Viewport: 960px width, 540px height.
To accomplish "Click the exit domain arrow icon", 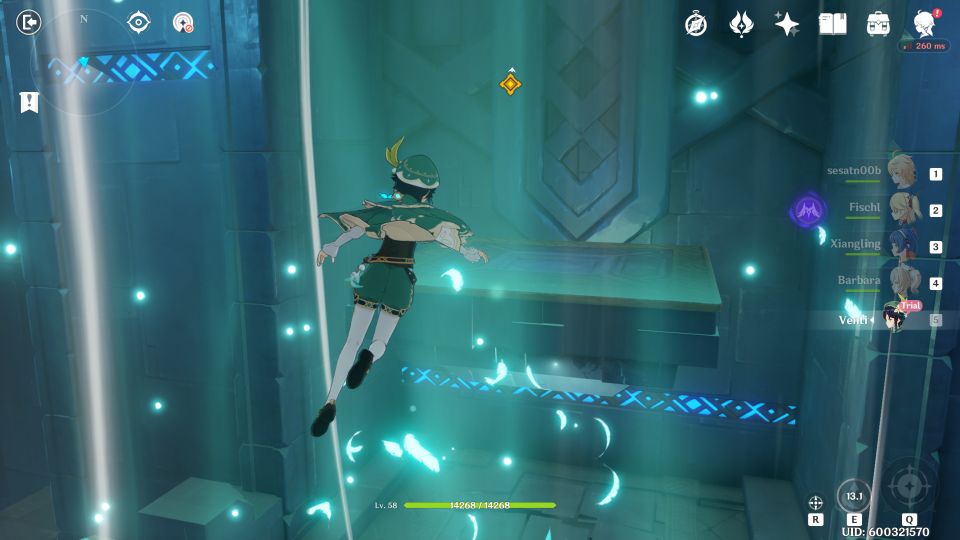I will click(29, 22).
